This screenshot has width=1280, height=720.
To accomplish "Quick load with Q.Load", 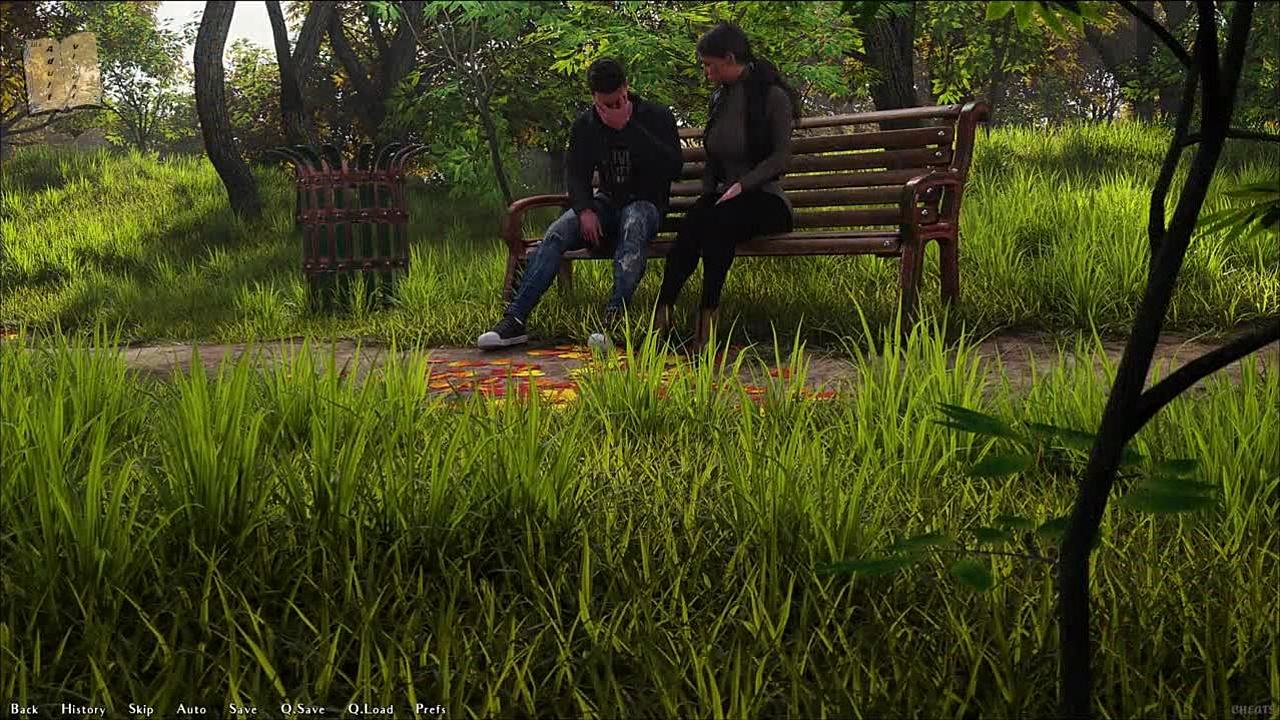I will click(371, 709).
